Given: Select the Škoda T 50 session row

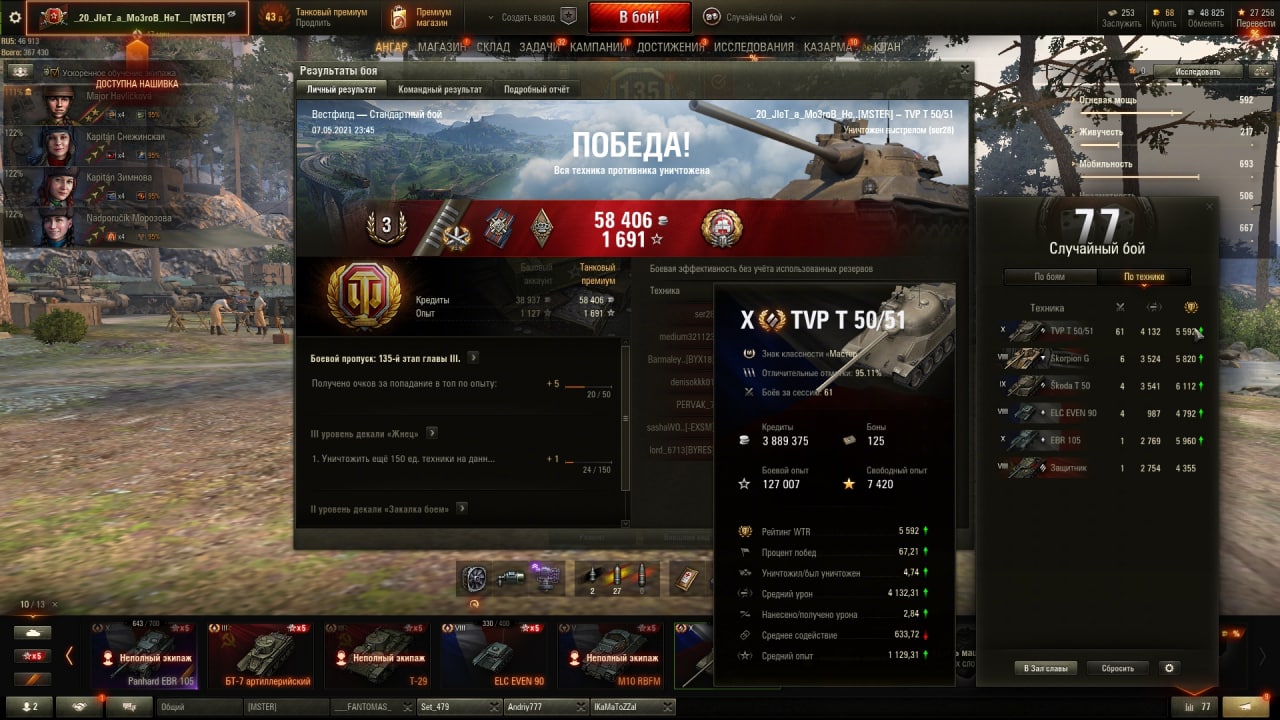Looking at the screenshot, I should click(1100, 386).
